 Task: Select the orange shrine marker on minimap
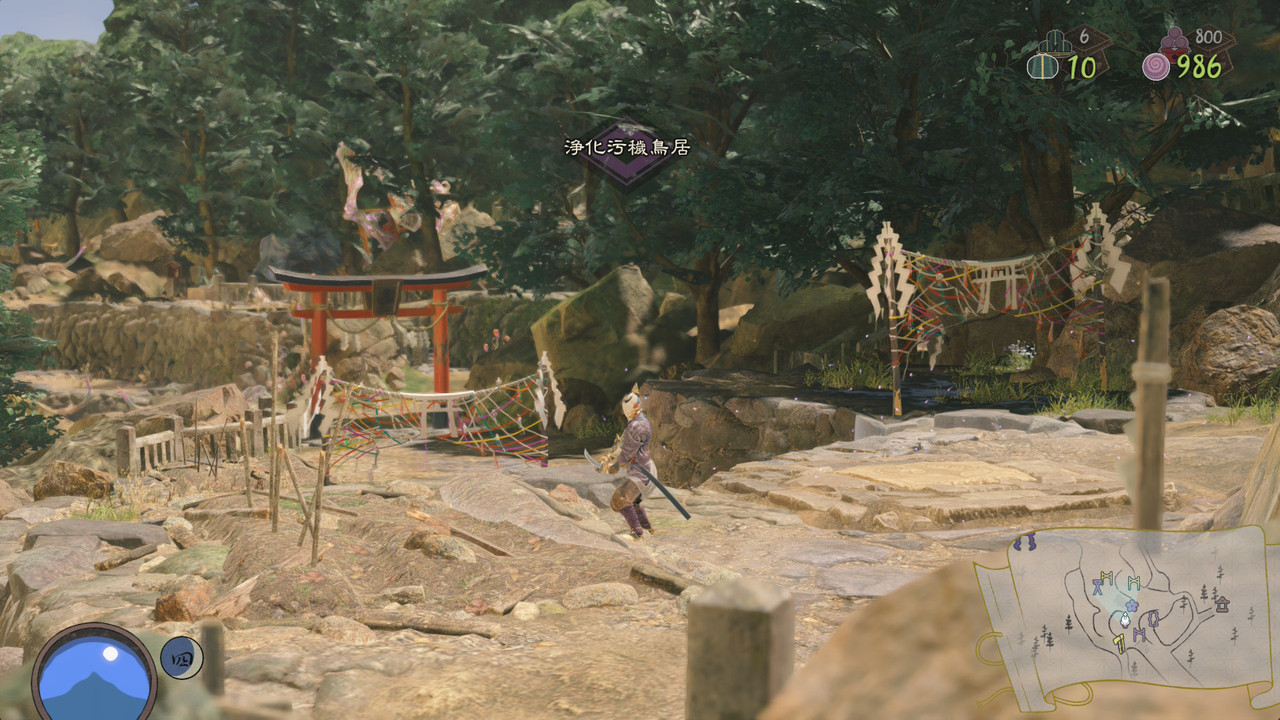point(1221,603)
